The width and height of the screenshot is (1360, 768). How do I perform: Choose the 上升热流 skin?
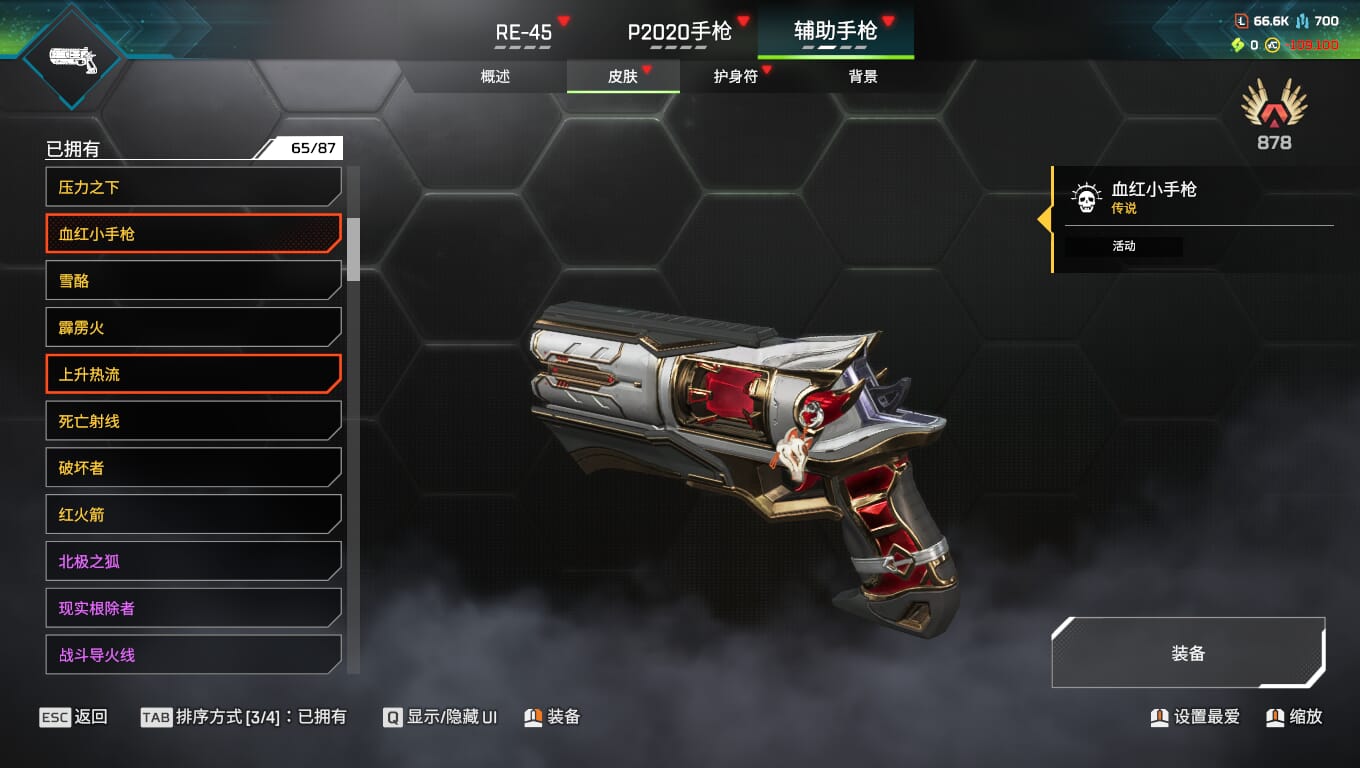point(193,374)
